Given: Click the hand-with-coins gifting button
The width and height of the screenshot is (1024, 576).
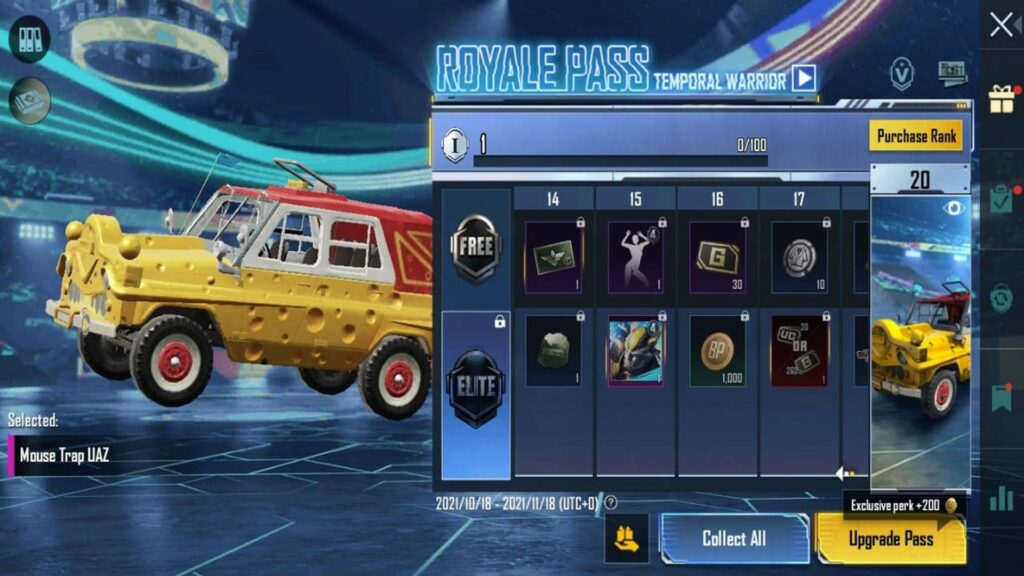Looking at the screenshot, I should point(626,539).
